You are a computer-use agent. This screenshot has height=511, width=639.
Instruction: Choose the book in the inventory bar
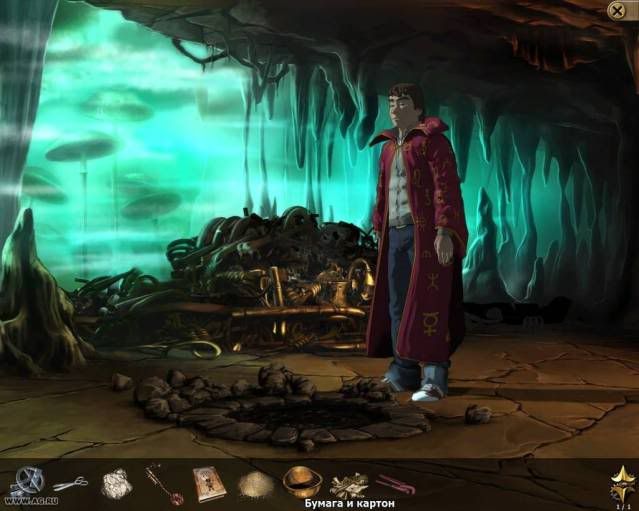209,484
